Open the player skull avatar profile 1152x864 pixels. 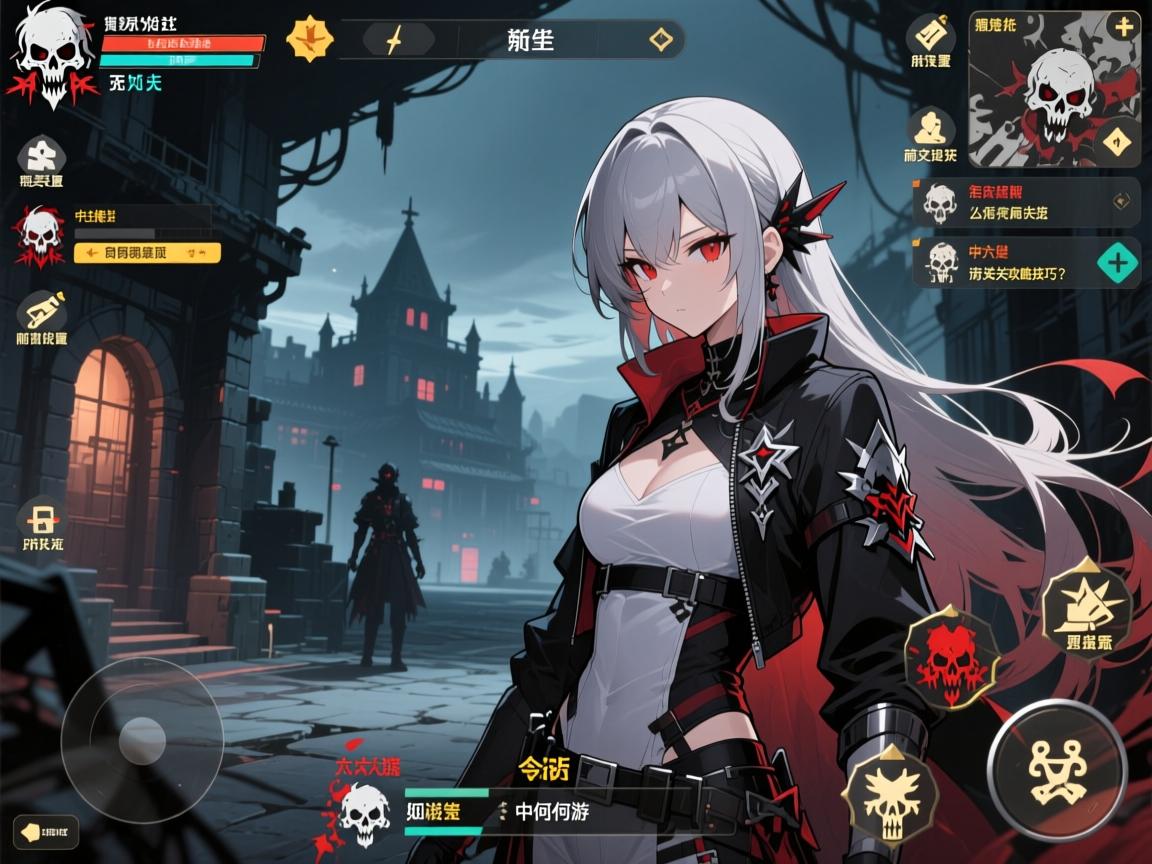[x=52, y=52]
